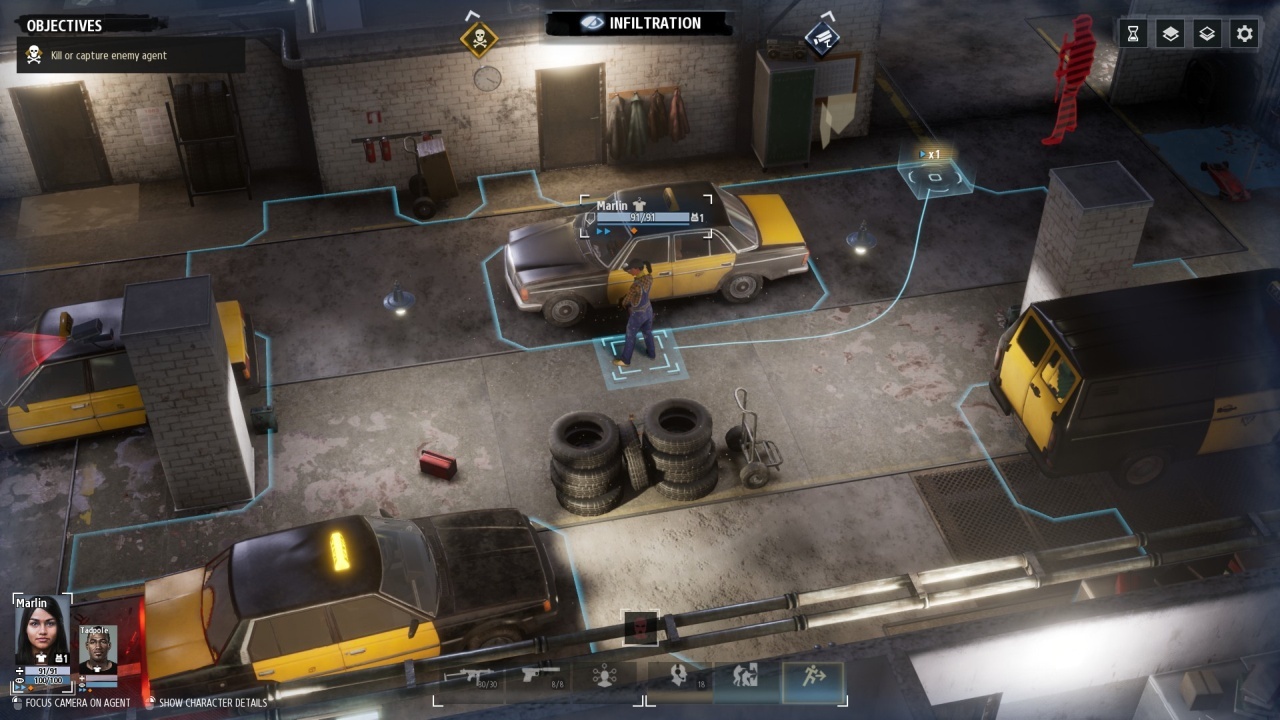Click the red balaclava enemy icon
1280x720 pixels.
[640, 628]
